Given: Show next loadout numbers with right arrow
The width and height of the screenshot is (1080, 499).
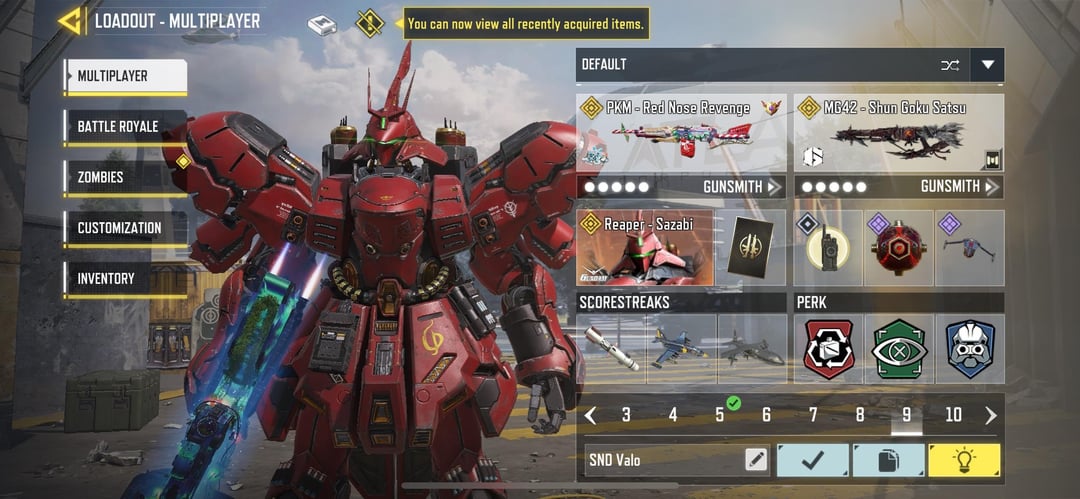Looking at the screenshot, I should pos(991,415).
